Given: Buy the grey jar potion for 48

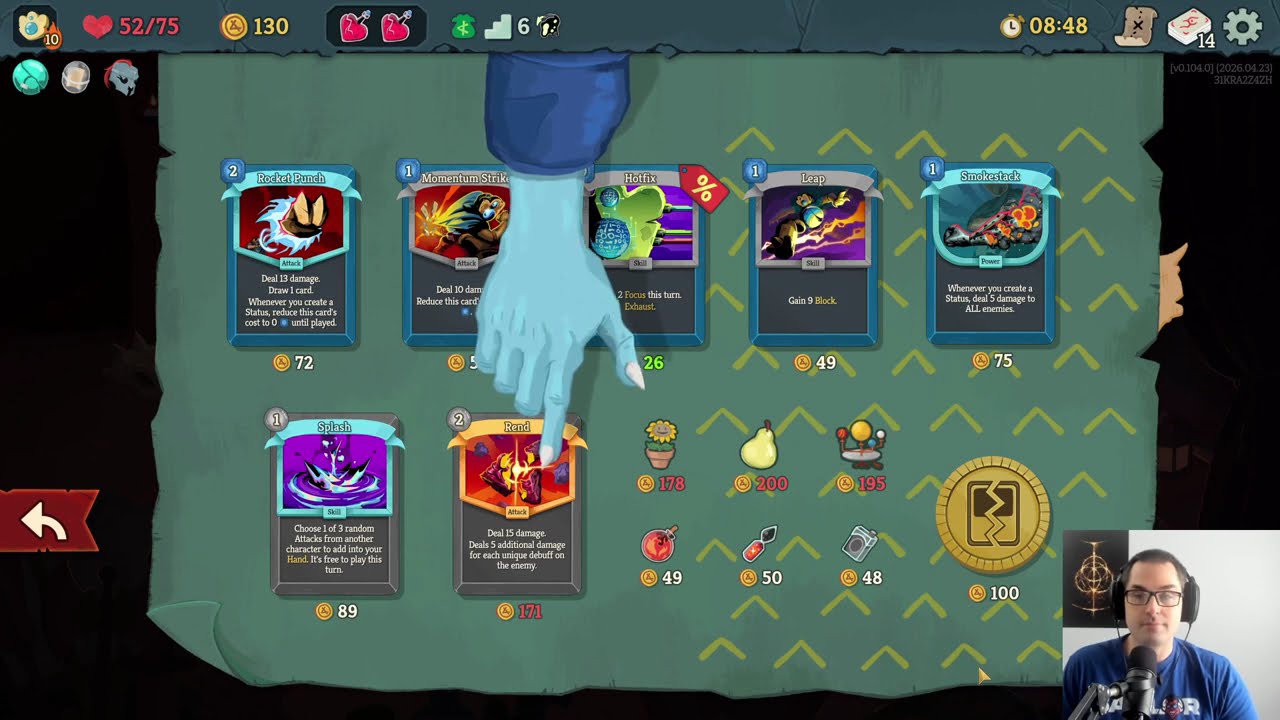Looking at the screenshot, I should tap(859, 545).
